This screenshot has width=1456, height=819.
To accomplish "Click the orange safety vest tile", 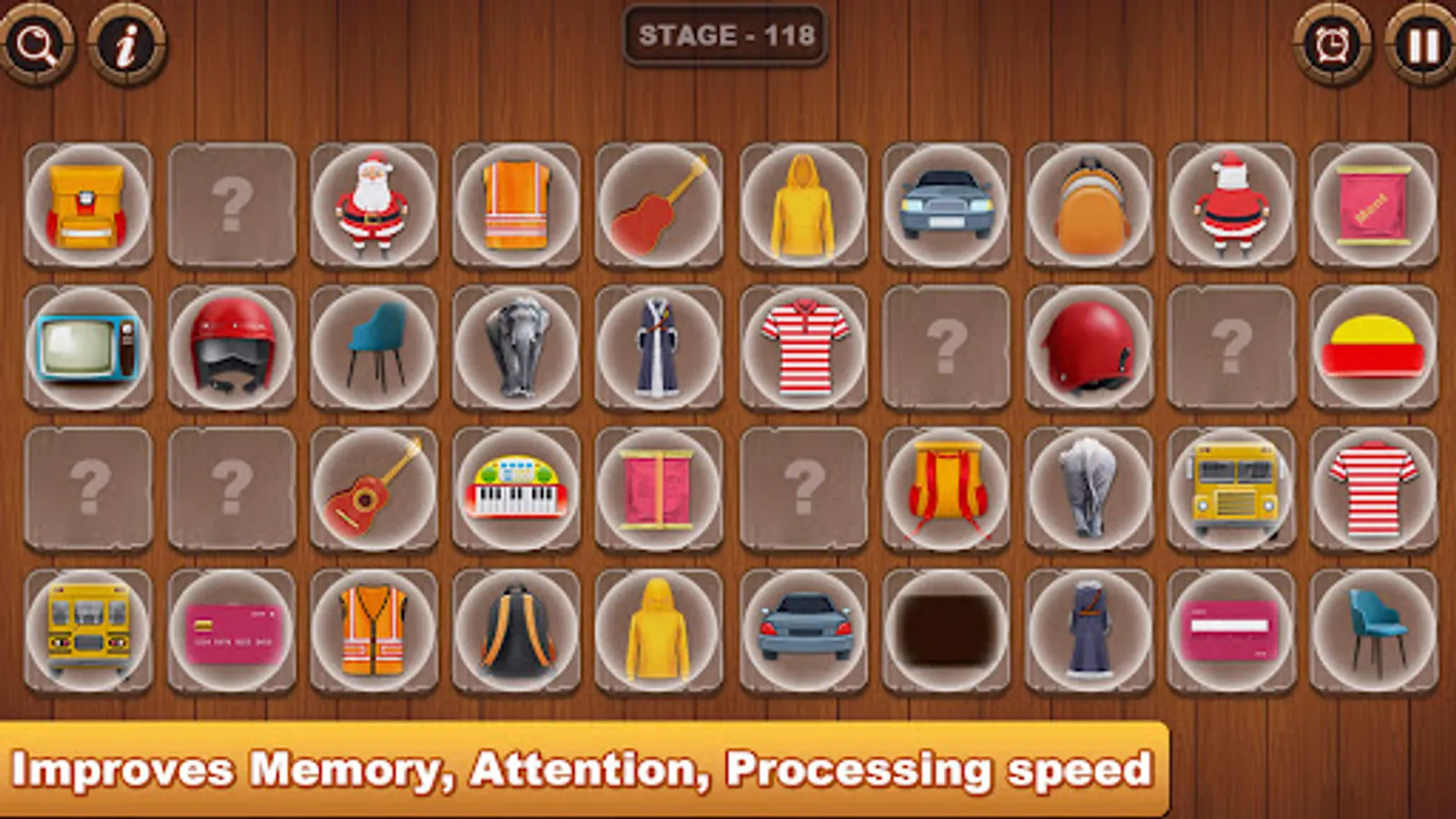I will [514, 202].
